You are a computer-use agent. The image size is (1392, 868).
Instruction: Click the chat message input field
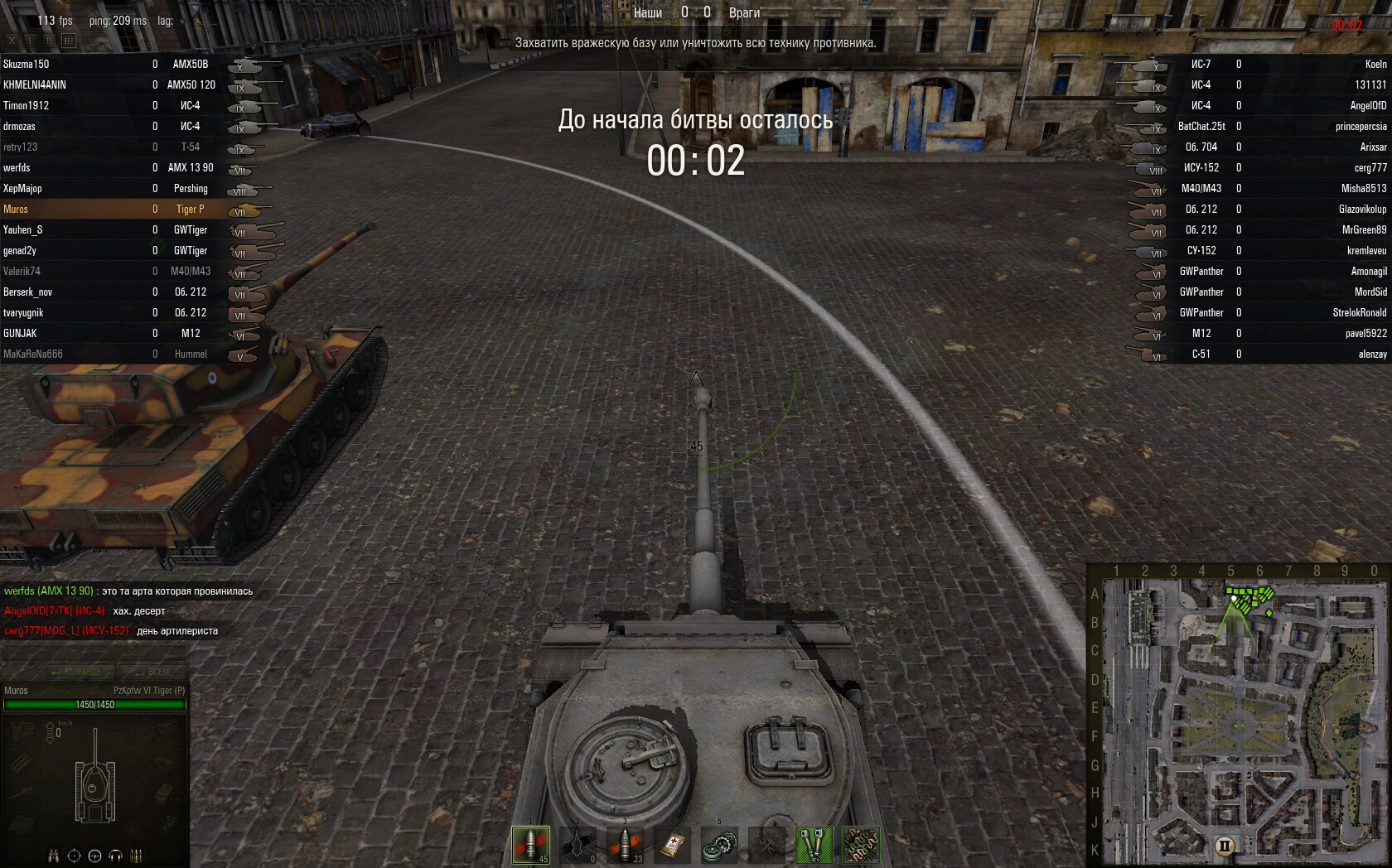94,653
